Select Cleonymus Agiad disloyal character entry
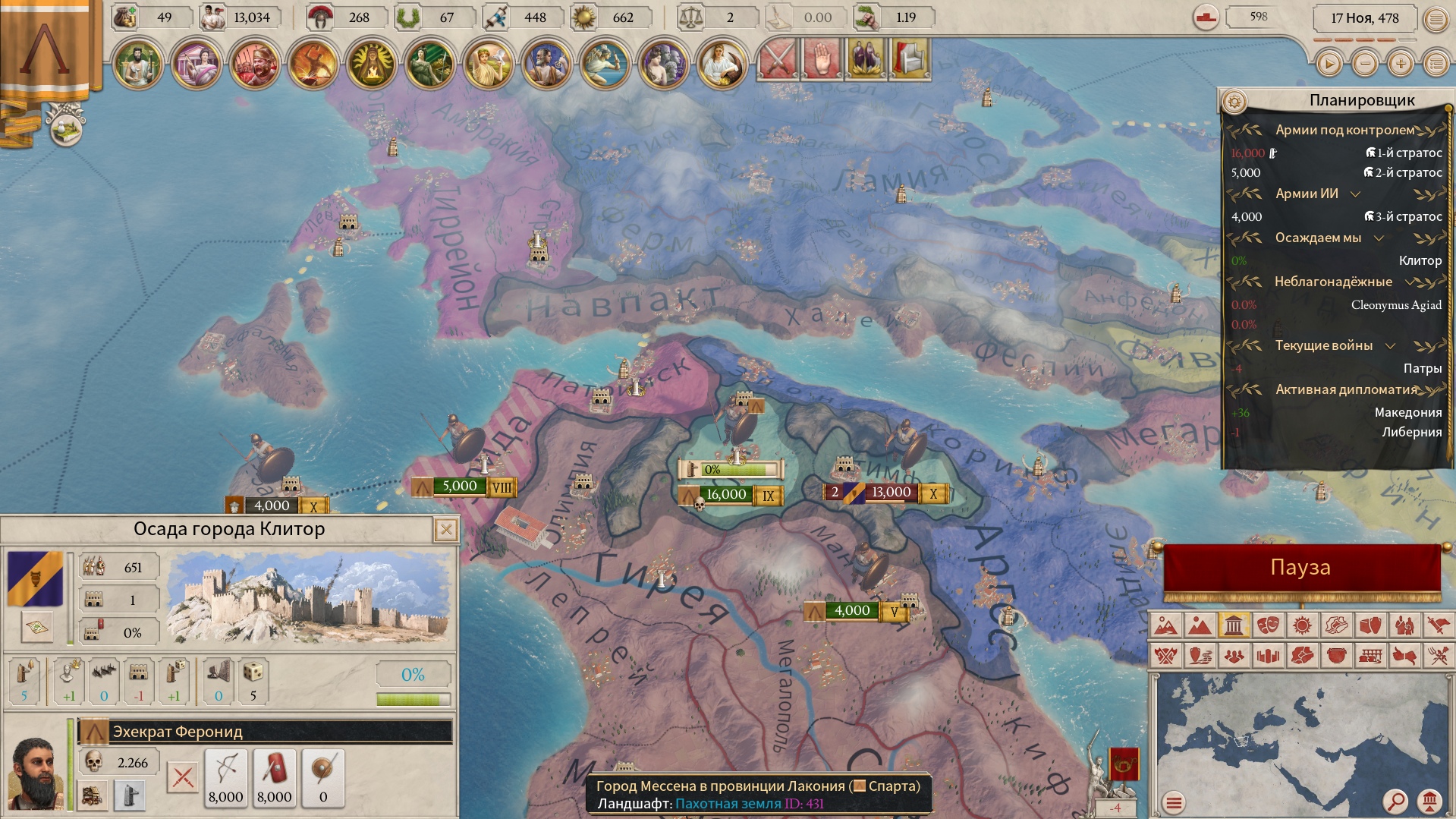 [1395, 305]
